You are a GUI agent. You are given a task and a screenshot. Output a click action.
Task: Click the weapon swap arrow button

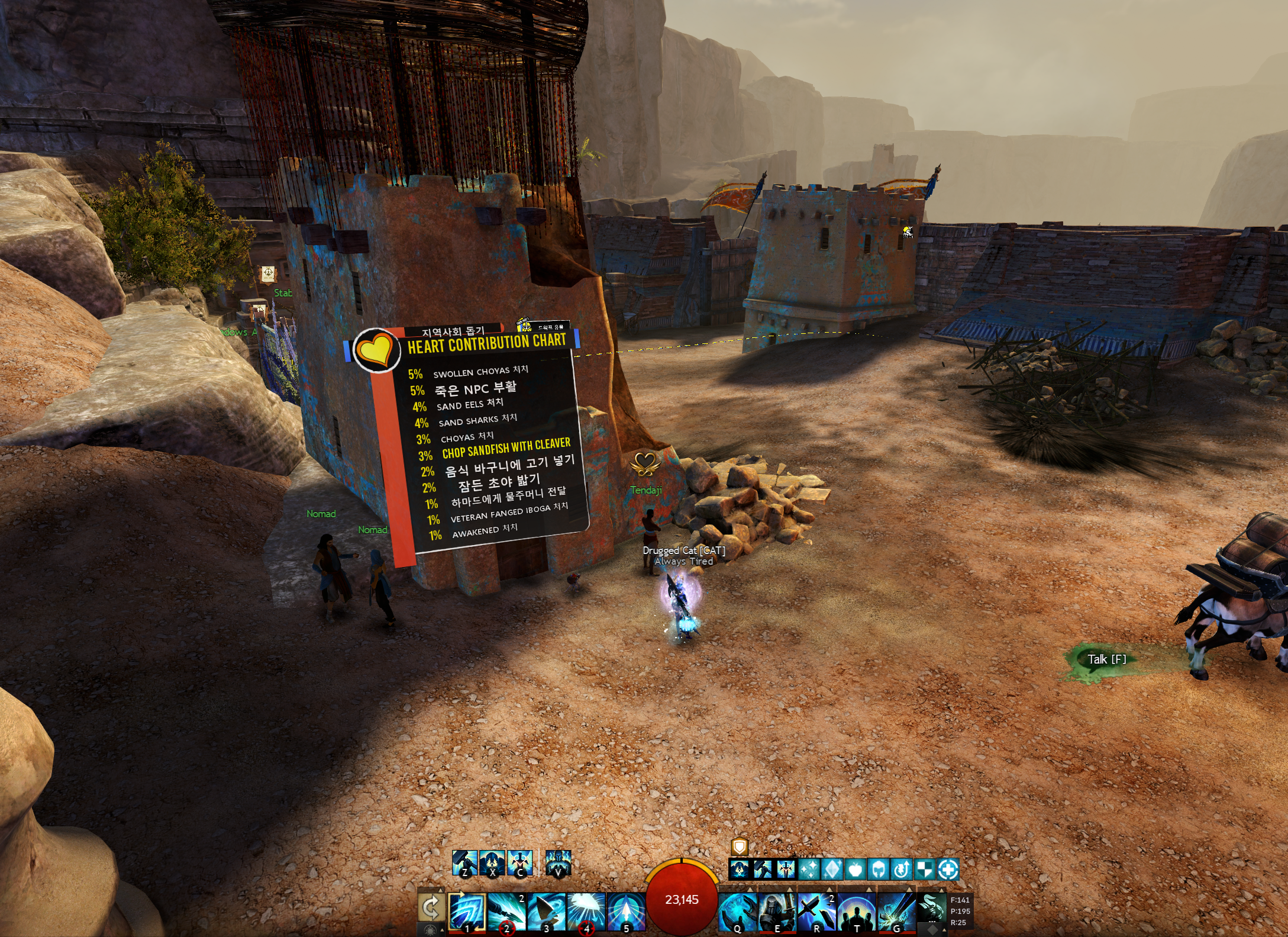pyautogui.click(x=431, y=907)
